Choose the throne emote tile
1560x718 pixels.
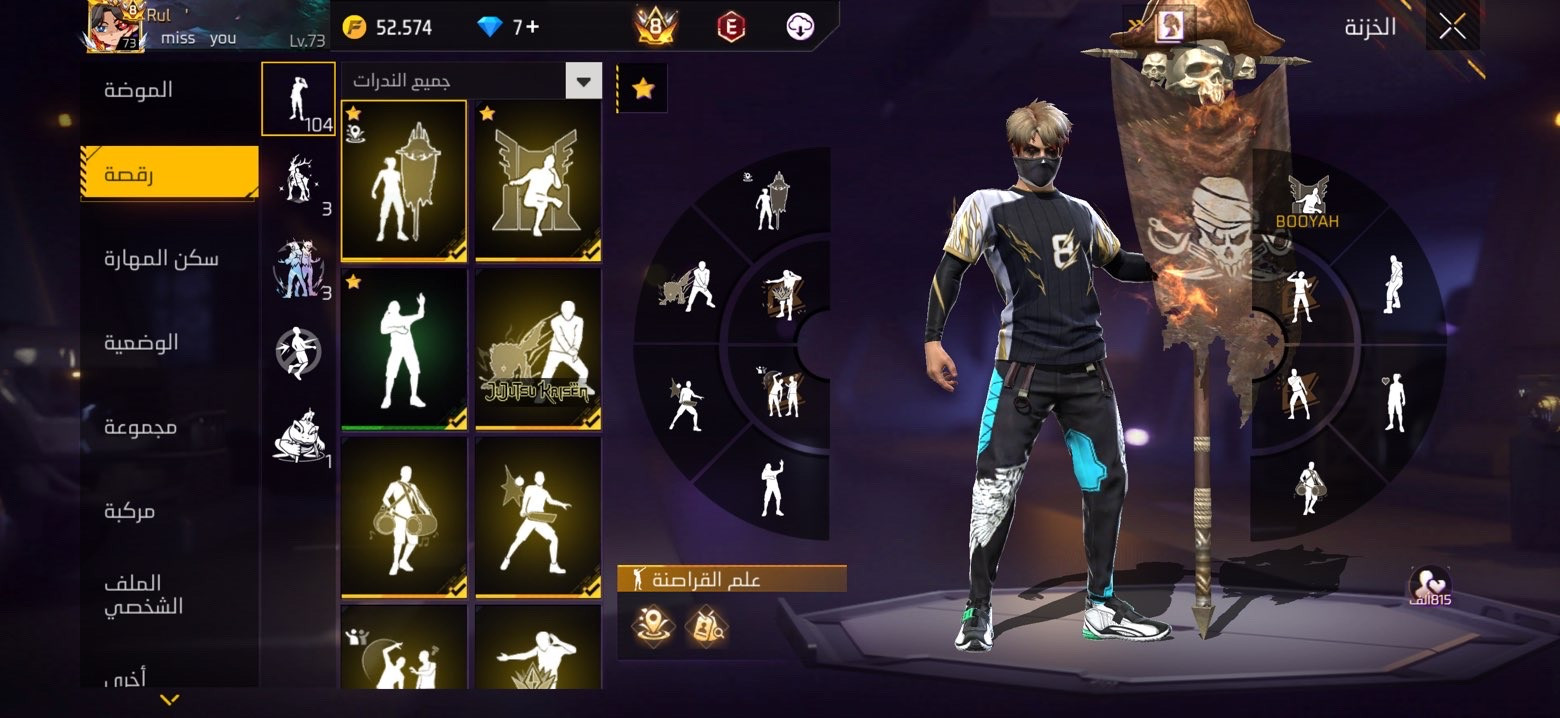coord(538,180)
